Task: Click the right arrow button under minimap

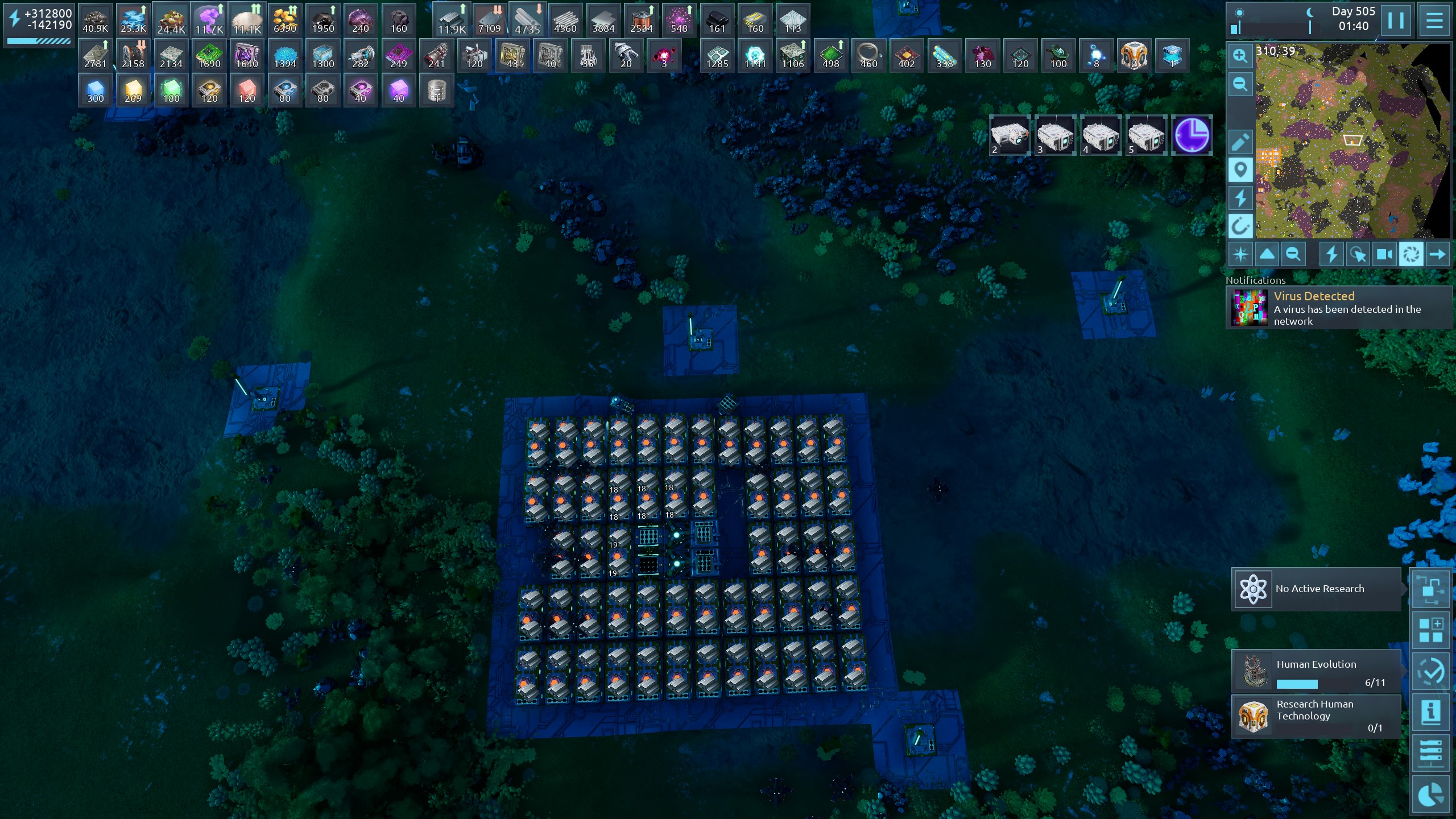Action: pyautogui.click(x=1437, y=254)
